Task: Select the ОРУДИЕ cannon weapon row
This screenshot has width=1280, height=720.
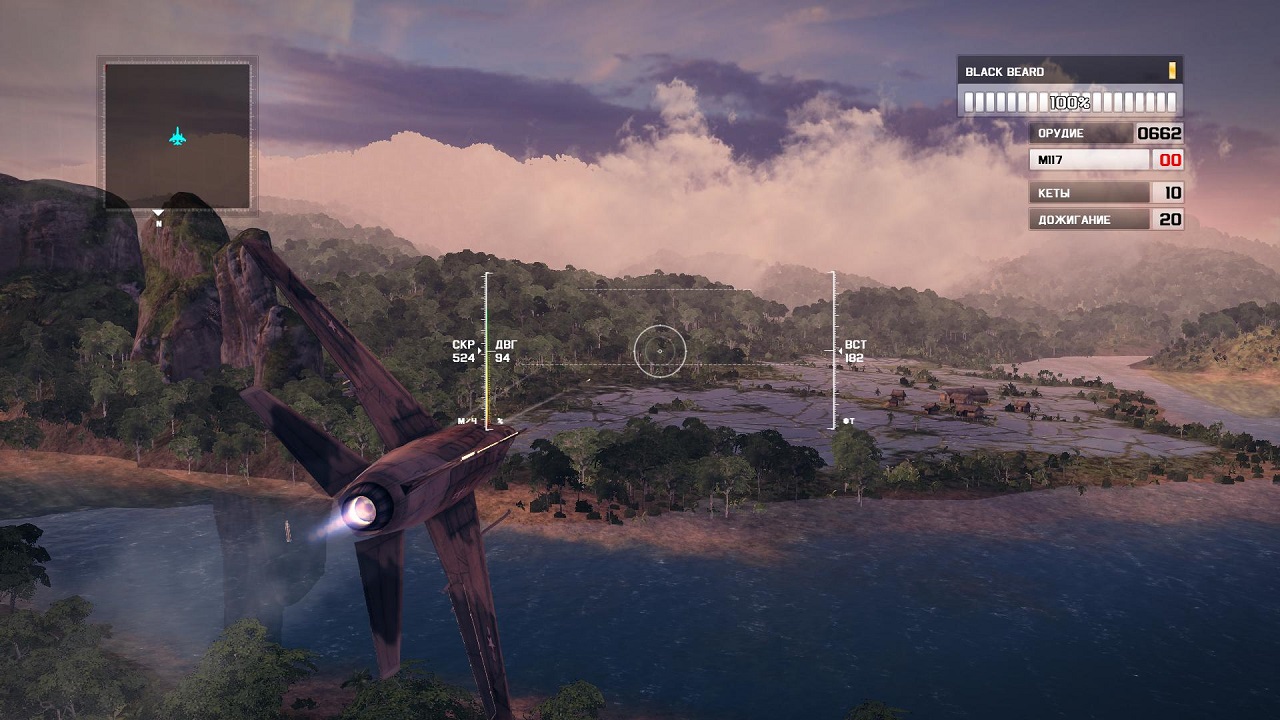Action: tap(1105, 133)
